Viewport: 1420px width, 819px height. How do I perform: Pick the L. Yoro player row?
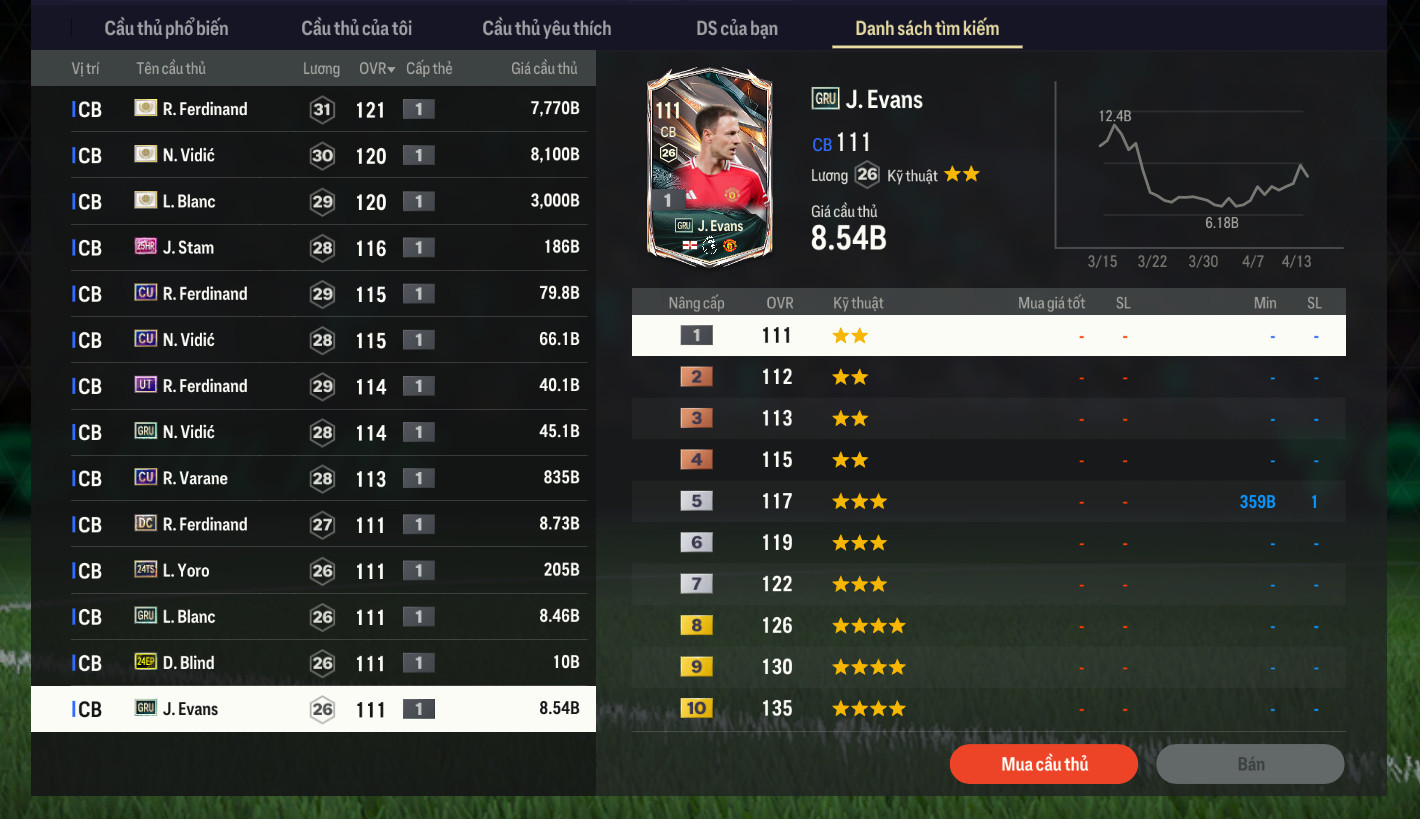pyautogui.click(x=313, y=570)
